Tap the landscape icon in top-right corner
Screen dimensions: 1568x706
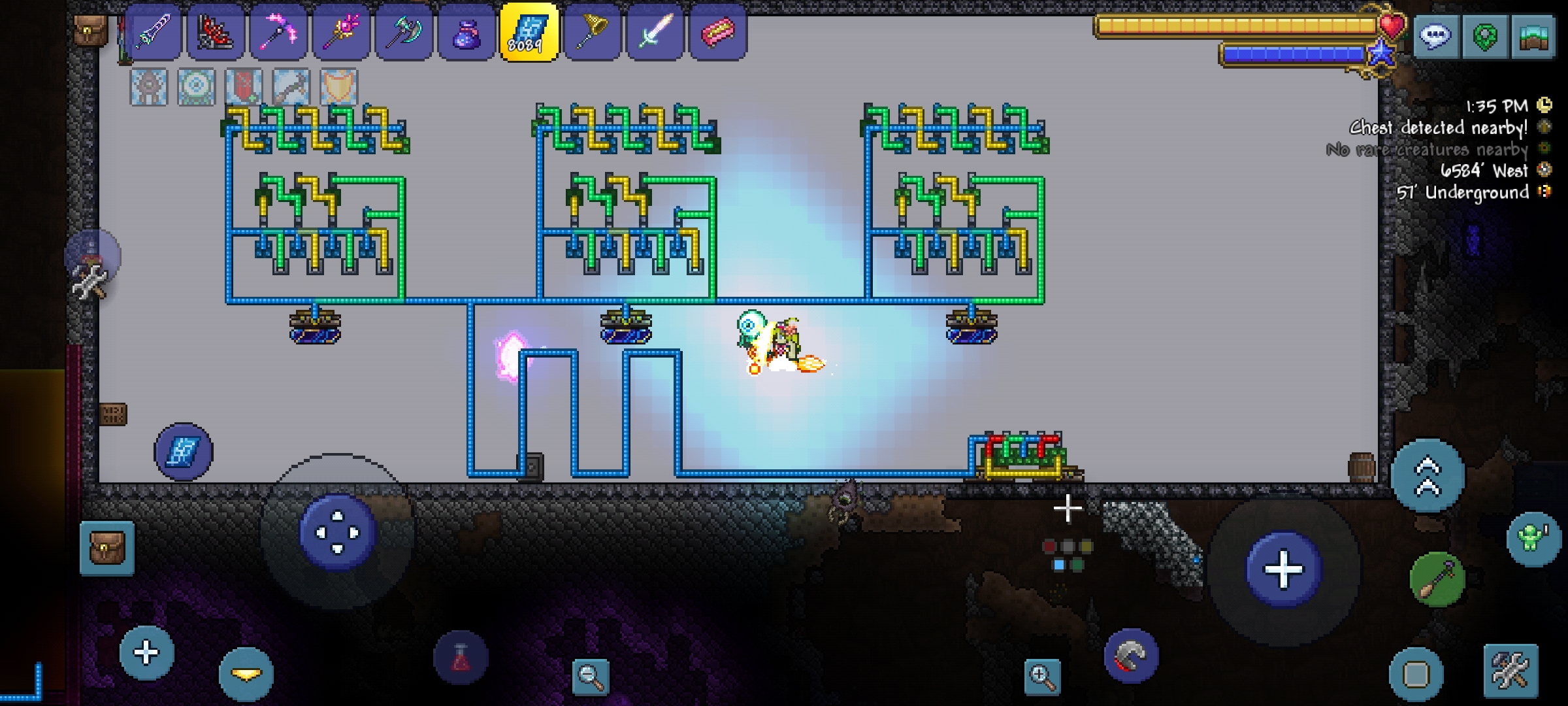[x=1534, y=37]
